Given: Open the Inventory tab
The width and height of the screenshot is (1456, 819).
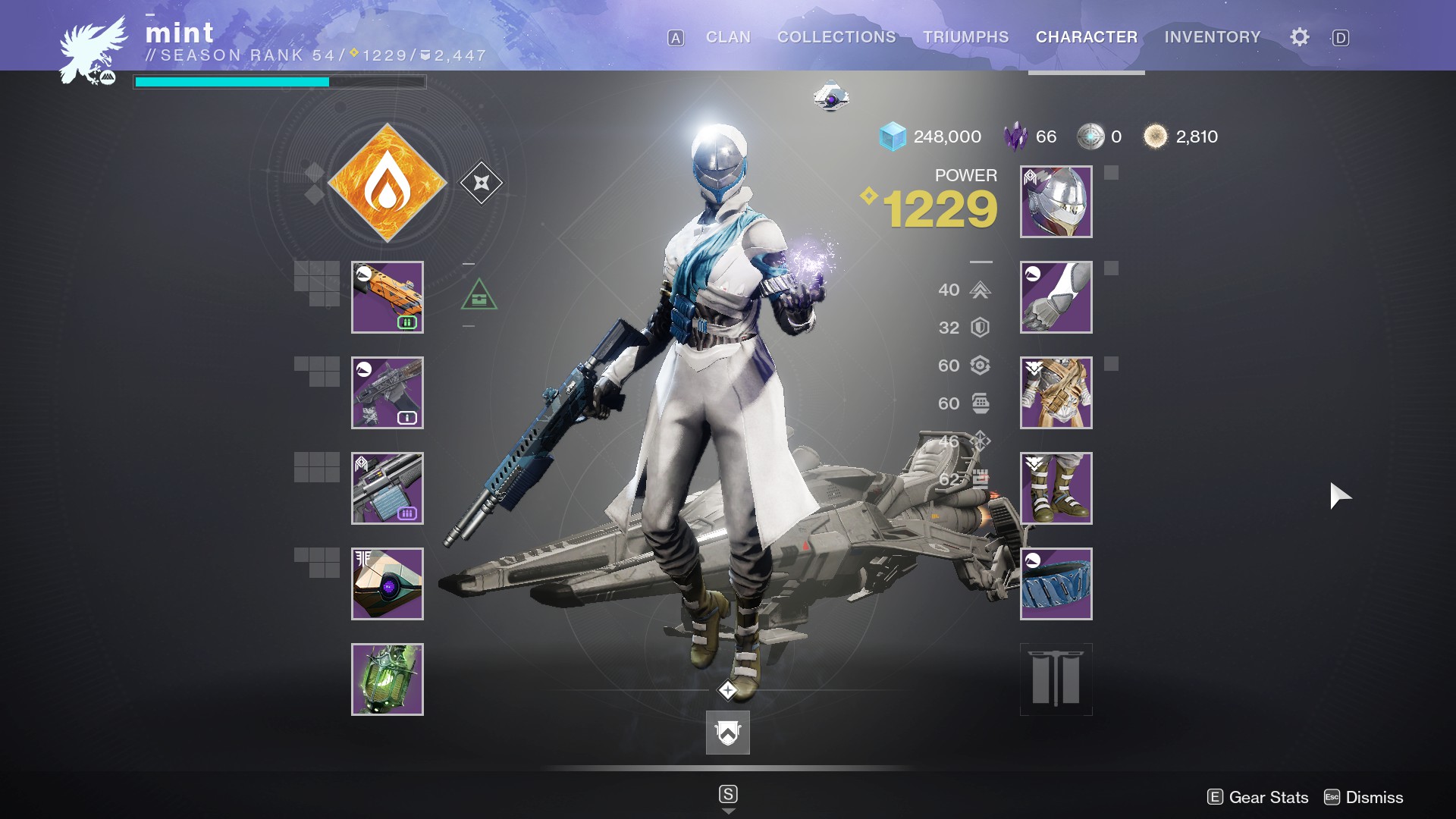Looking at the screenshot, I should pos(1213,37).
